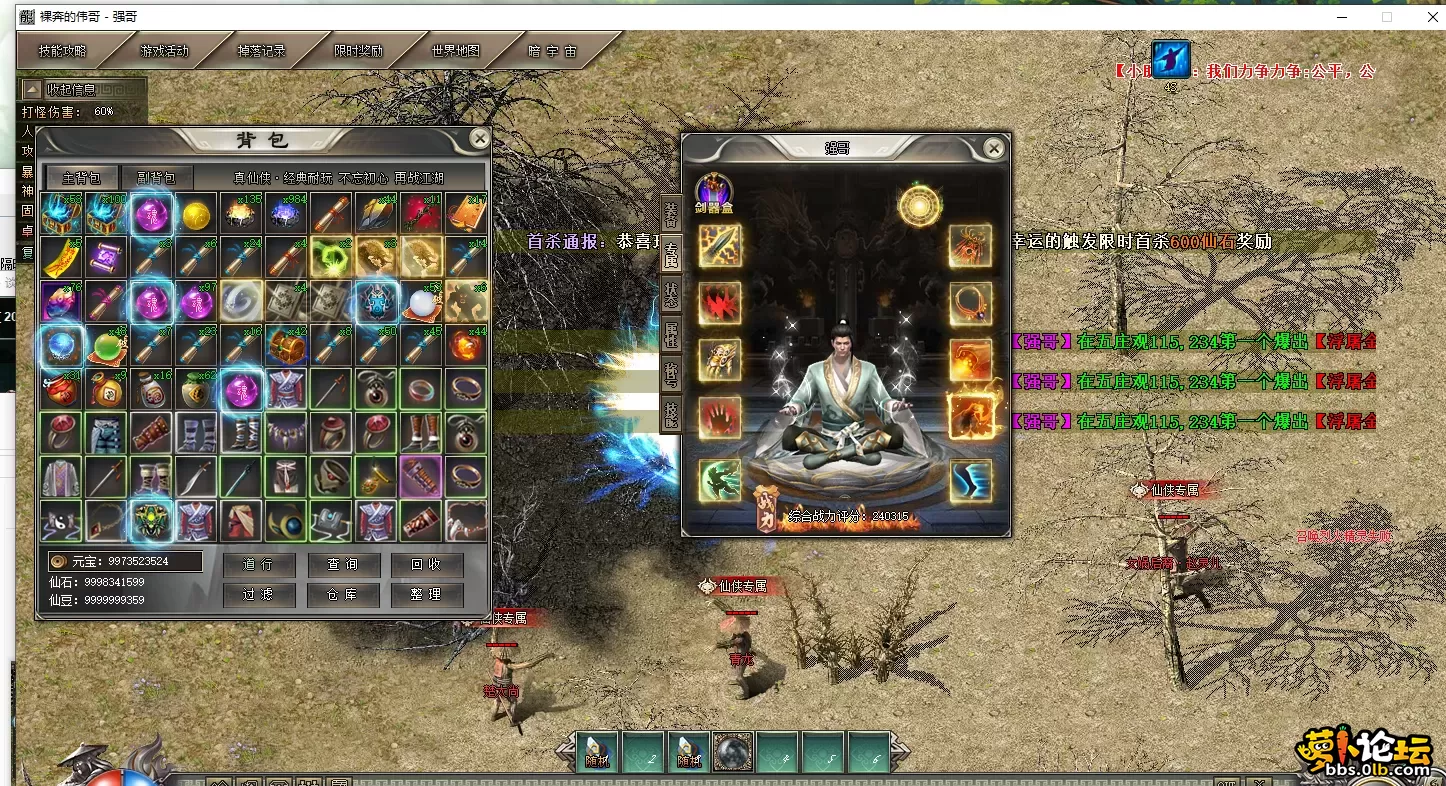Open the 仓库 warehouse
This screenshot has height=786, width=1446.
pos(342,594)
